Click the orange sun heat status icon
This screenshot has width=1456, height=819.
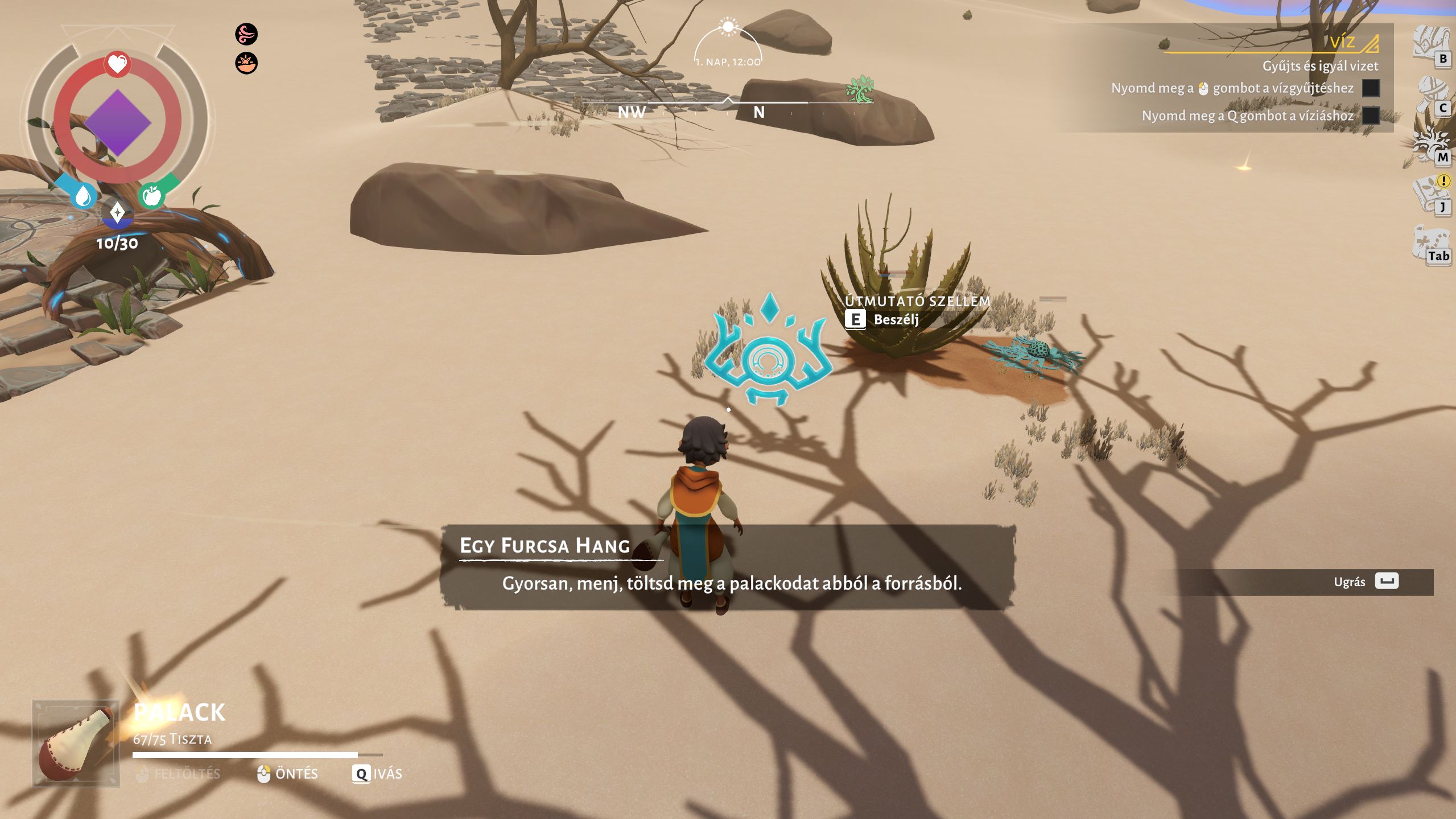point(246,63)
